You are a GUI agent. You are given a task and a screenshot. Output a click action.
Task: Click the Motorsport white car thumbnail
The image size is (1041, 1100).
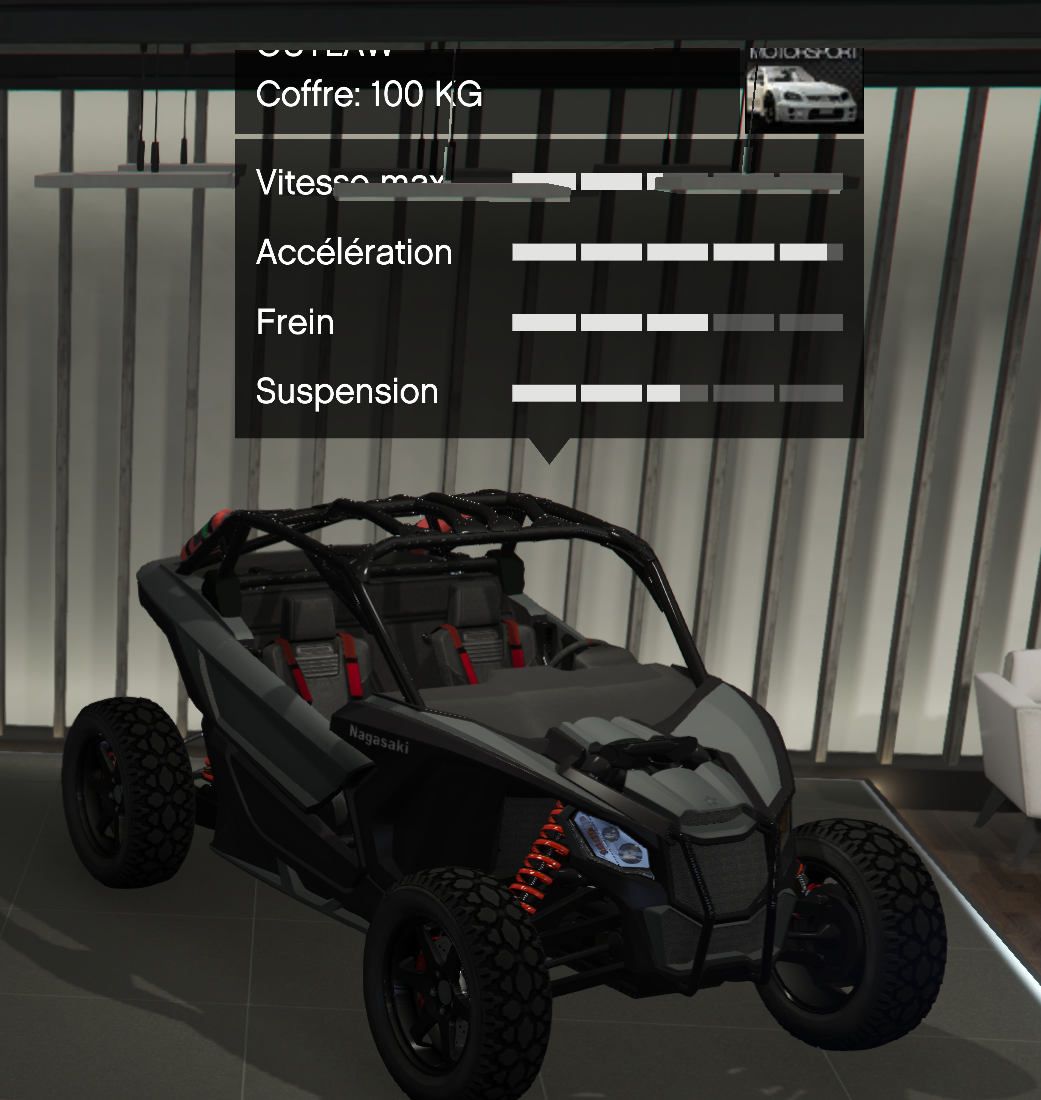[804, 89]
